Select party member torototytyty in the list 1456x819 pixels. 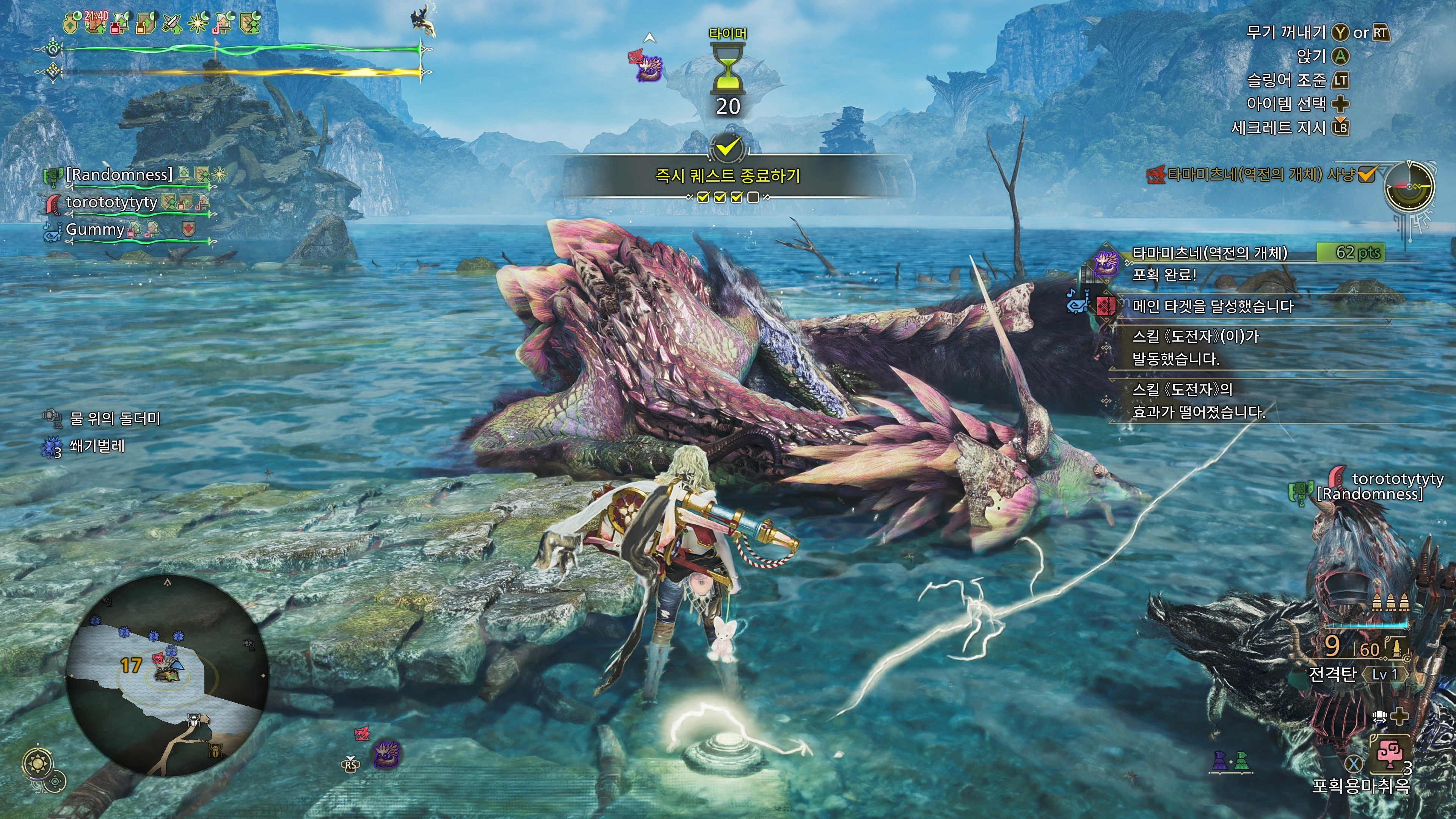point(111,202)
